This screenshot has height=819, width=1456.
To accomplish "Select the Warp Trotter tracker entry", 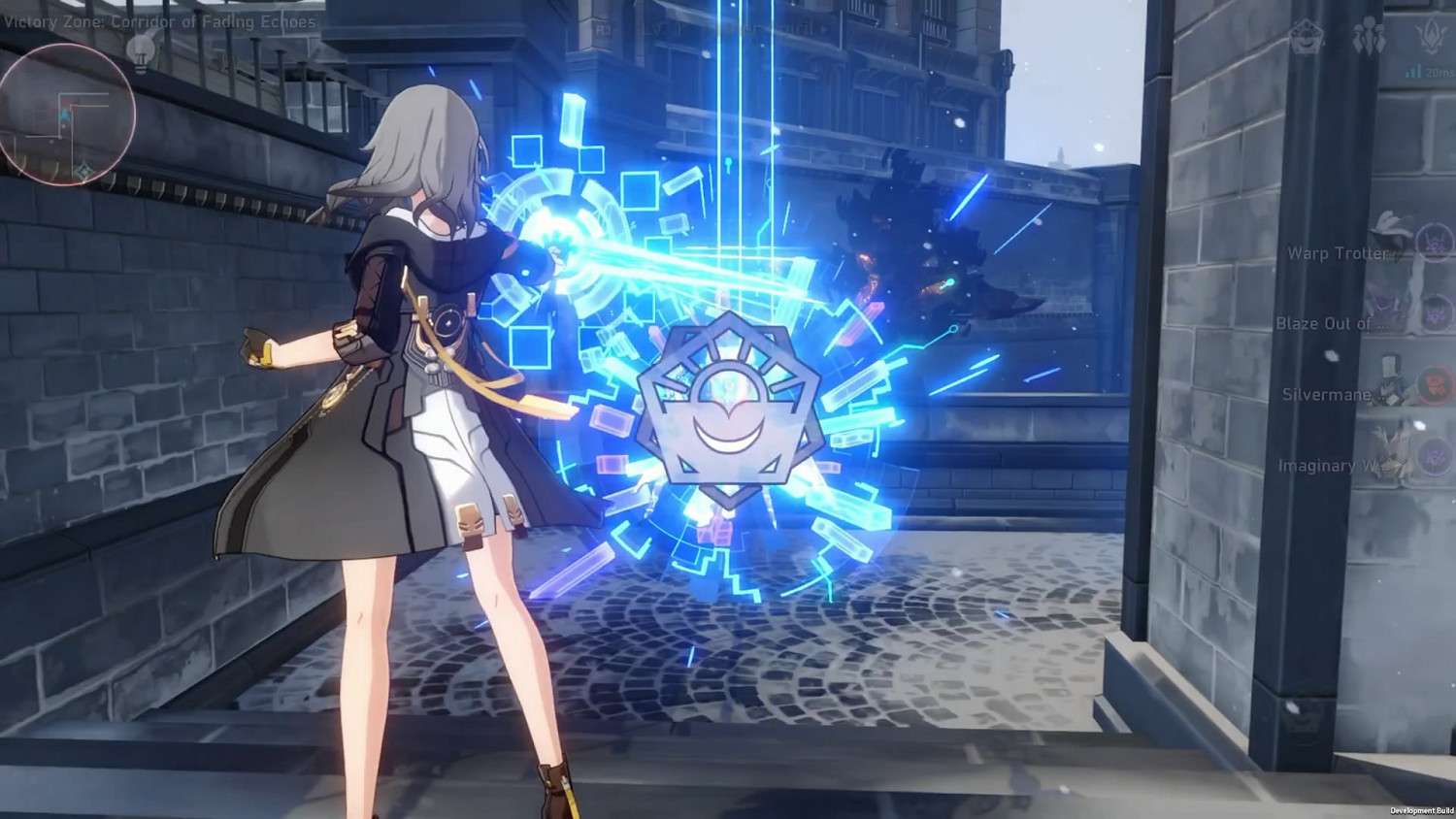I will tap(1338, 253).
